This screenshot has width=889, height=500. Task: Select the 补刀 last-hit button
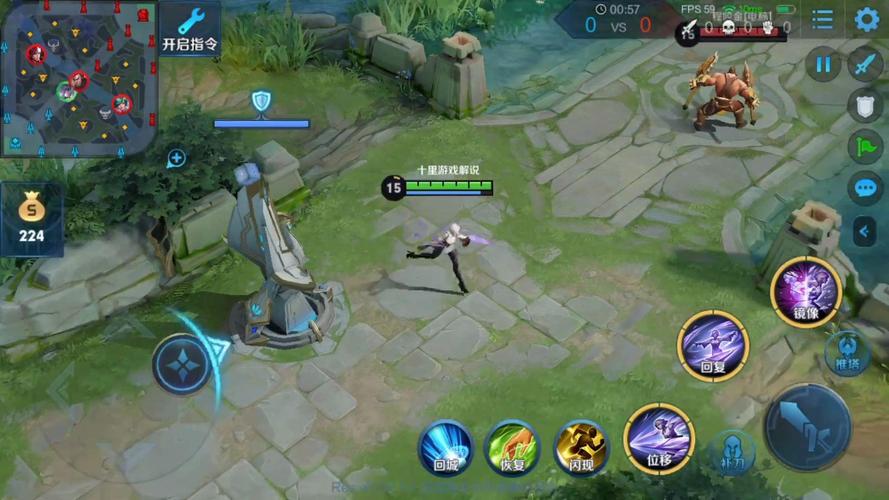[x=731, y=452]
